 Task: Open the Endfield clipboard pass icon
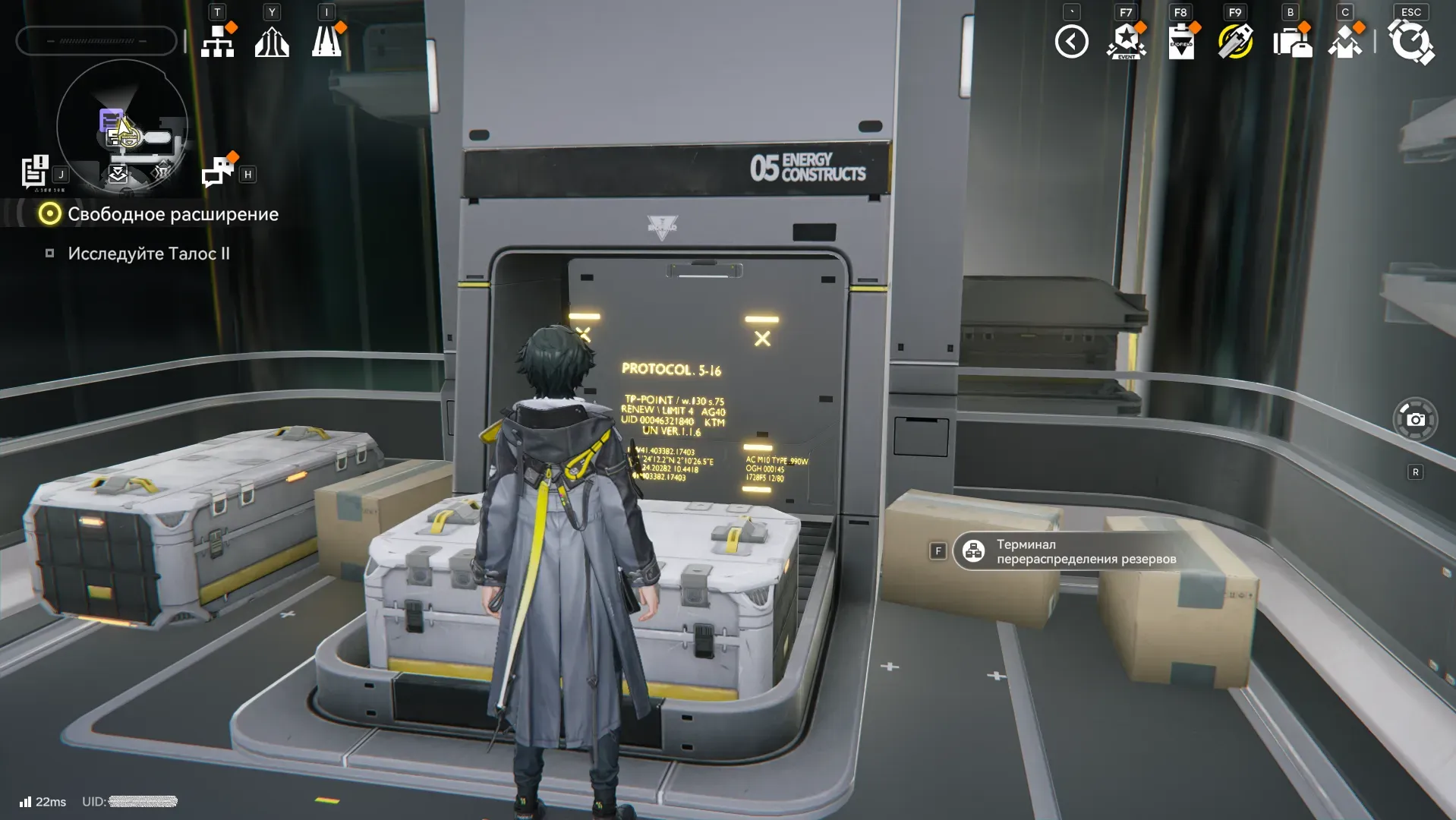coord(1181,42)
